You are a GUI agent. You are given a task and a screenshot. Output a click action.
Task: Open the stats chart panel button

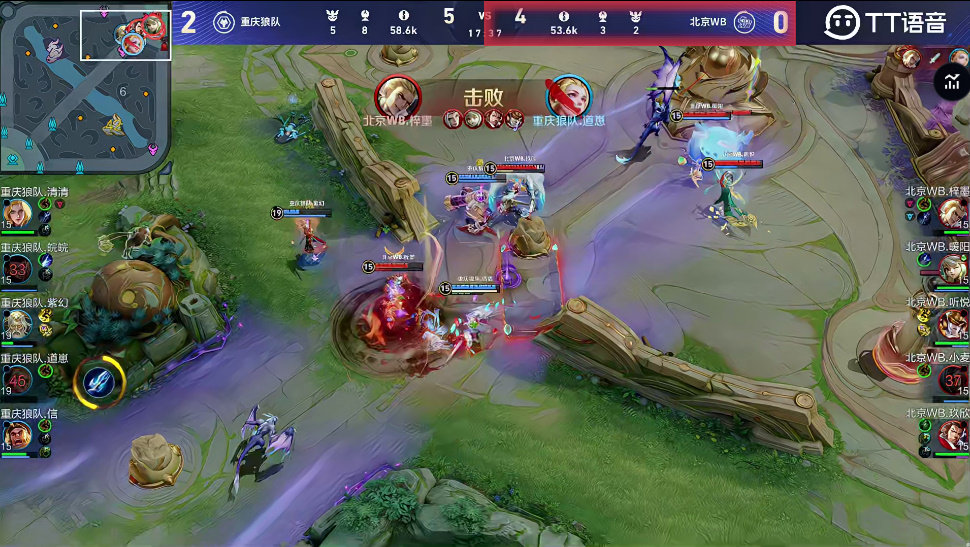pyautogui.click(x=951, y=82)
